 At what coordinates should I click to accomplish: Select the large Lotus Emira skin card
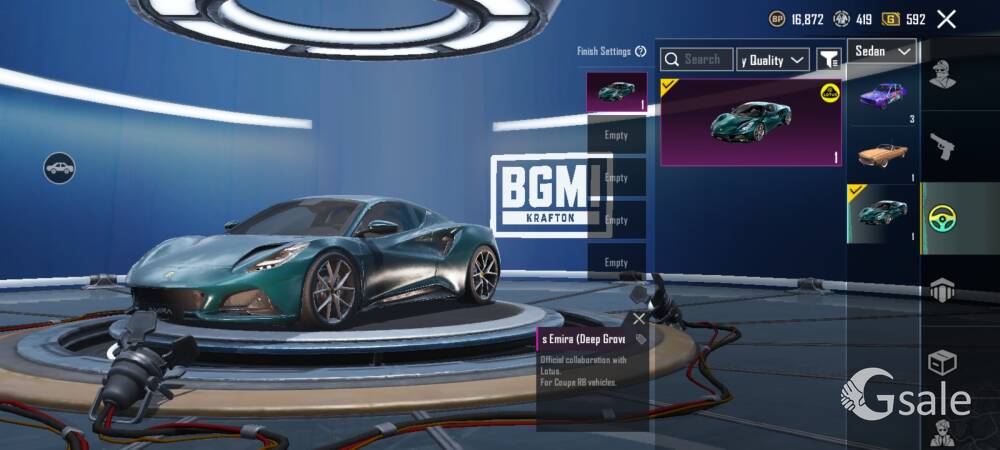(x=751, y=122)
